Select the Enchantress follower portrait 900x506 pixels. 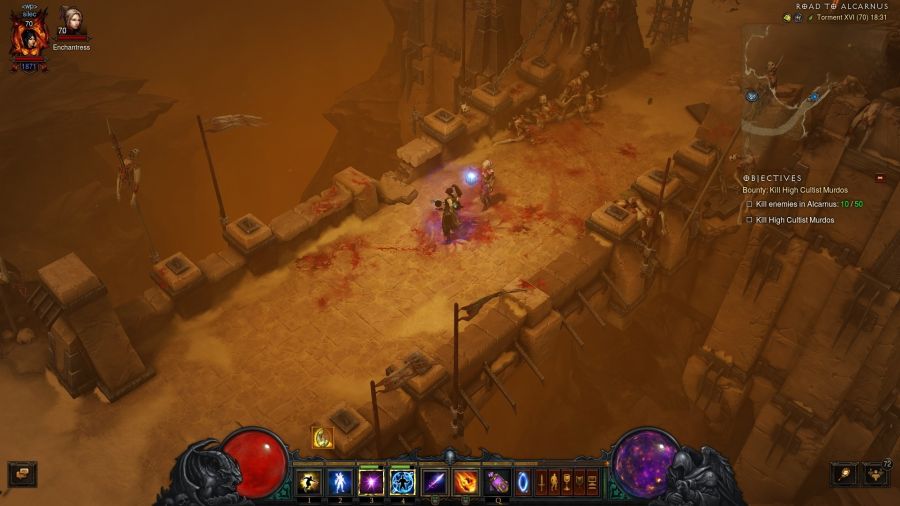click(71, 21)
